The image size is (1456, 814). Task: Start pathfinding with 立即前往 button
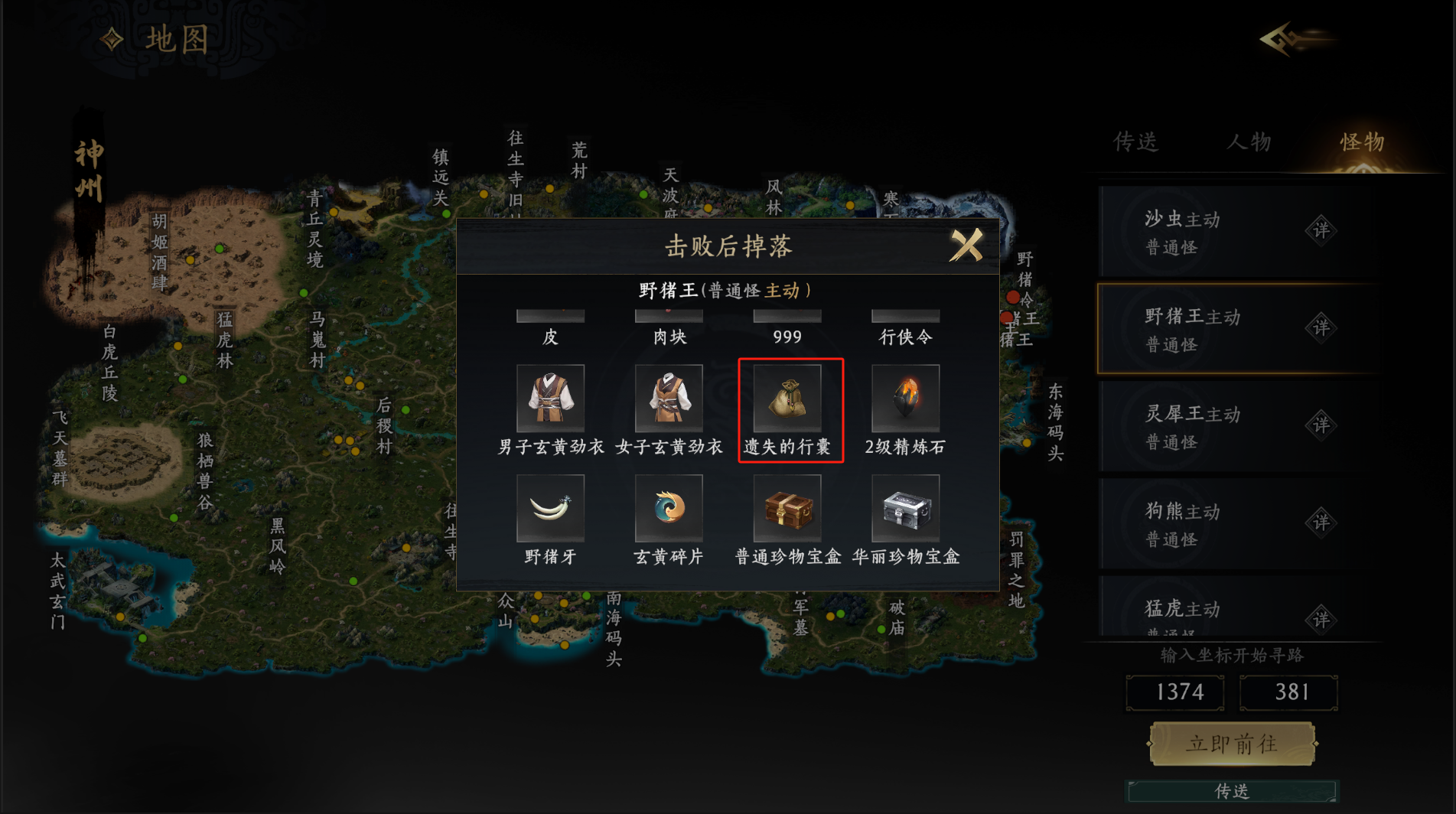1232,744
